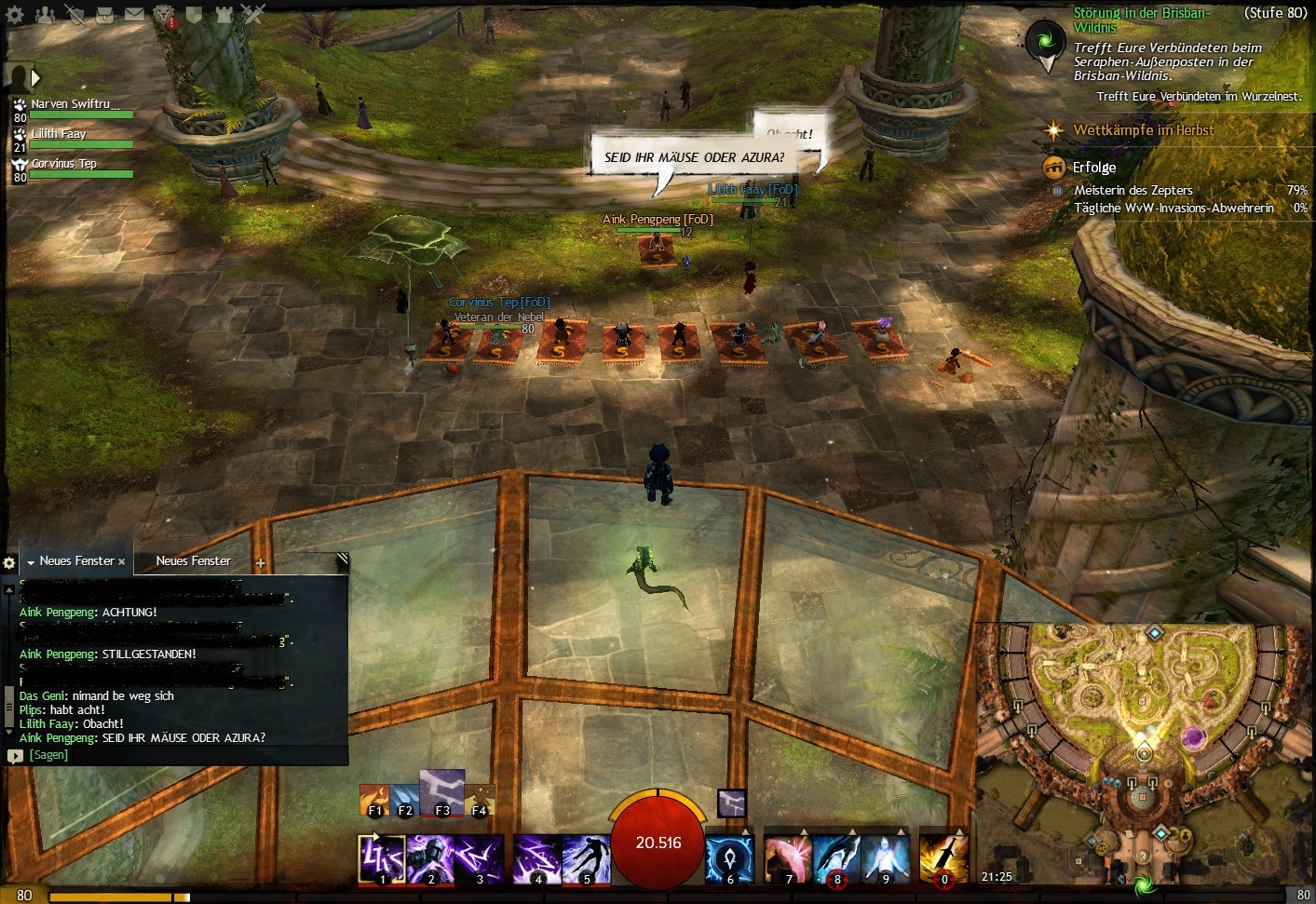Image resolution: width=1316 pixels, height=904 pixels.
Task: Open the contacts and friends panel
Action: pyautogui.click(x=45, y=14)
